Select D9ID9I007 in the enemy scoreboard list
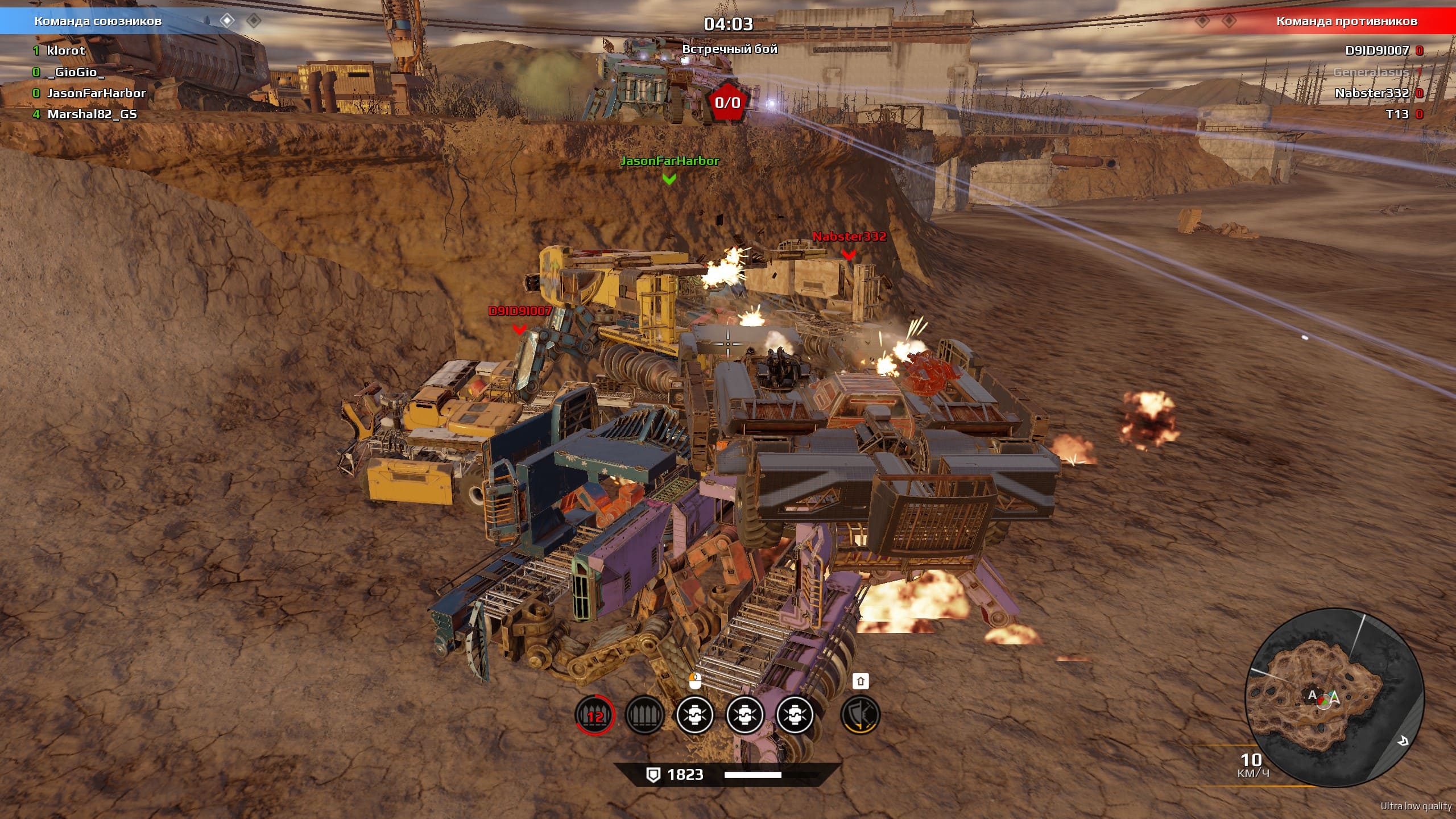 (1376, 51)
